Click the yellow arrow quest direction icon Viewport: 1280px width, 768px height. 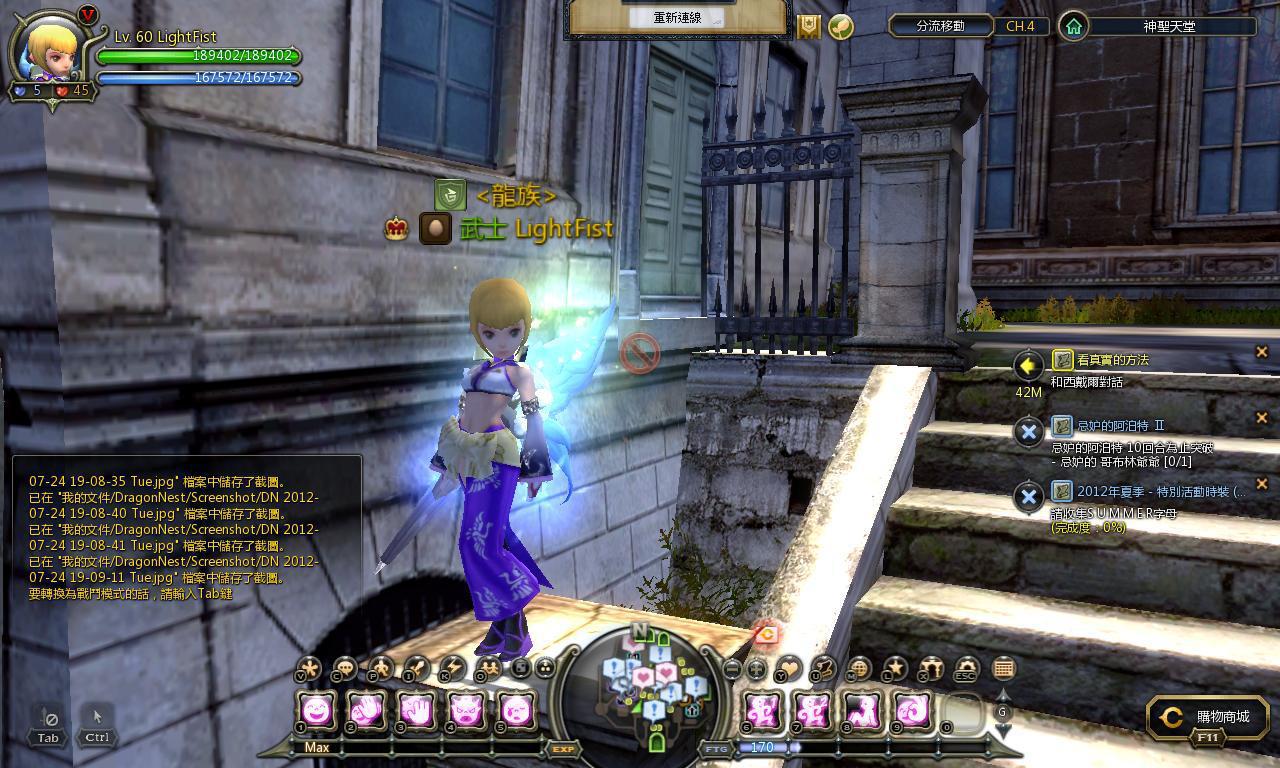pyautogui.click(x=1028, y=366)
